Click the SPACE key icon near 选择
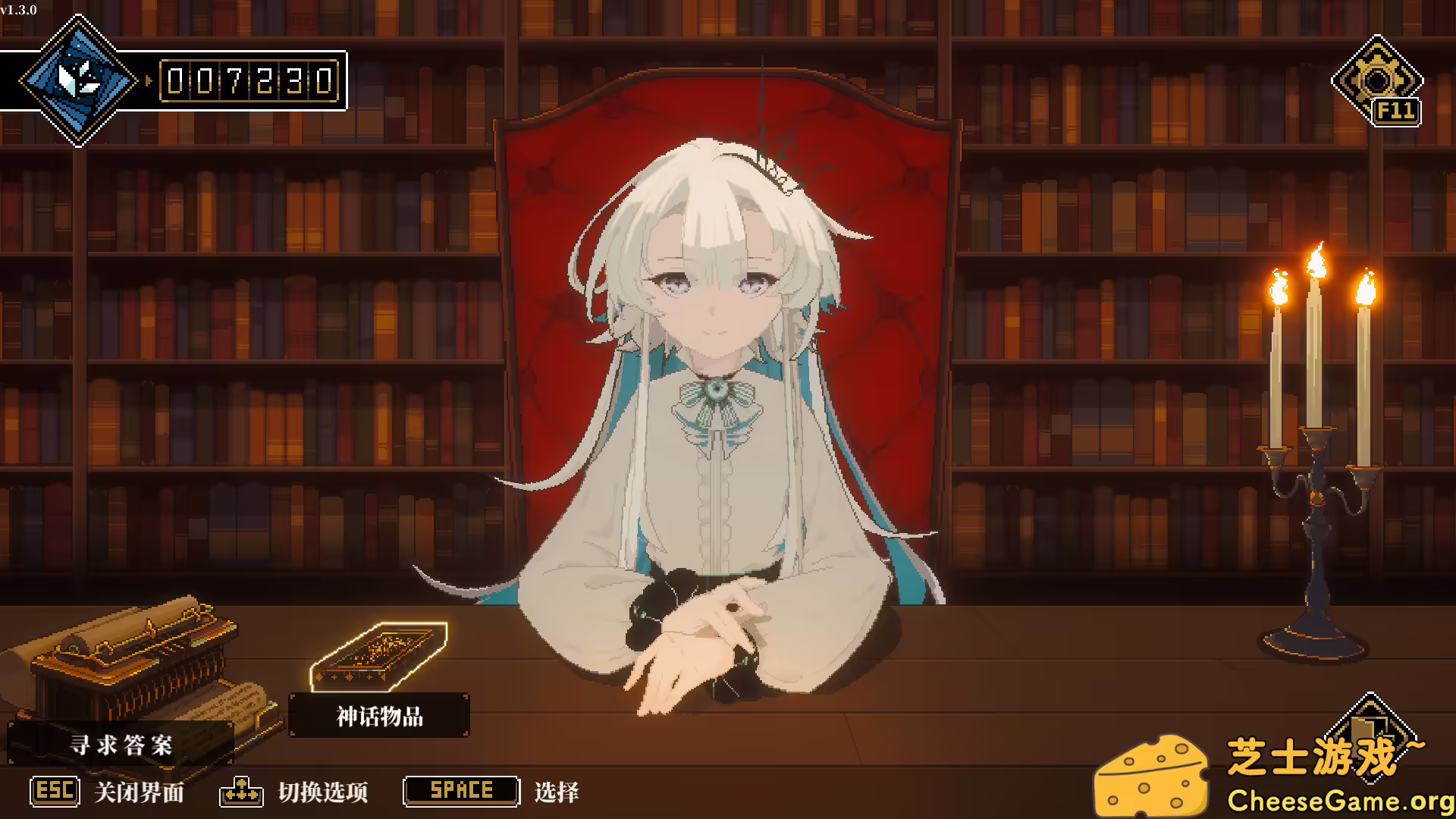 coord(460,790)
